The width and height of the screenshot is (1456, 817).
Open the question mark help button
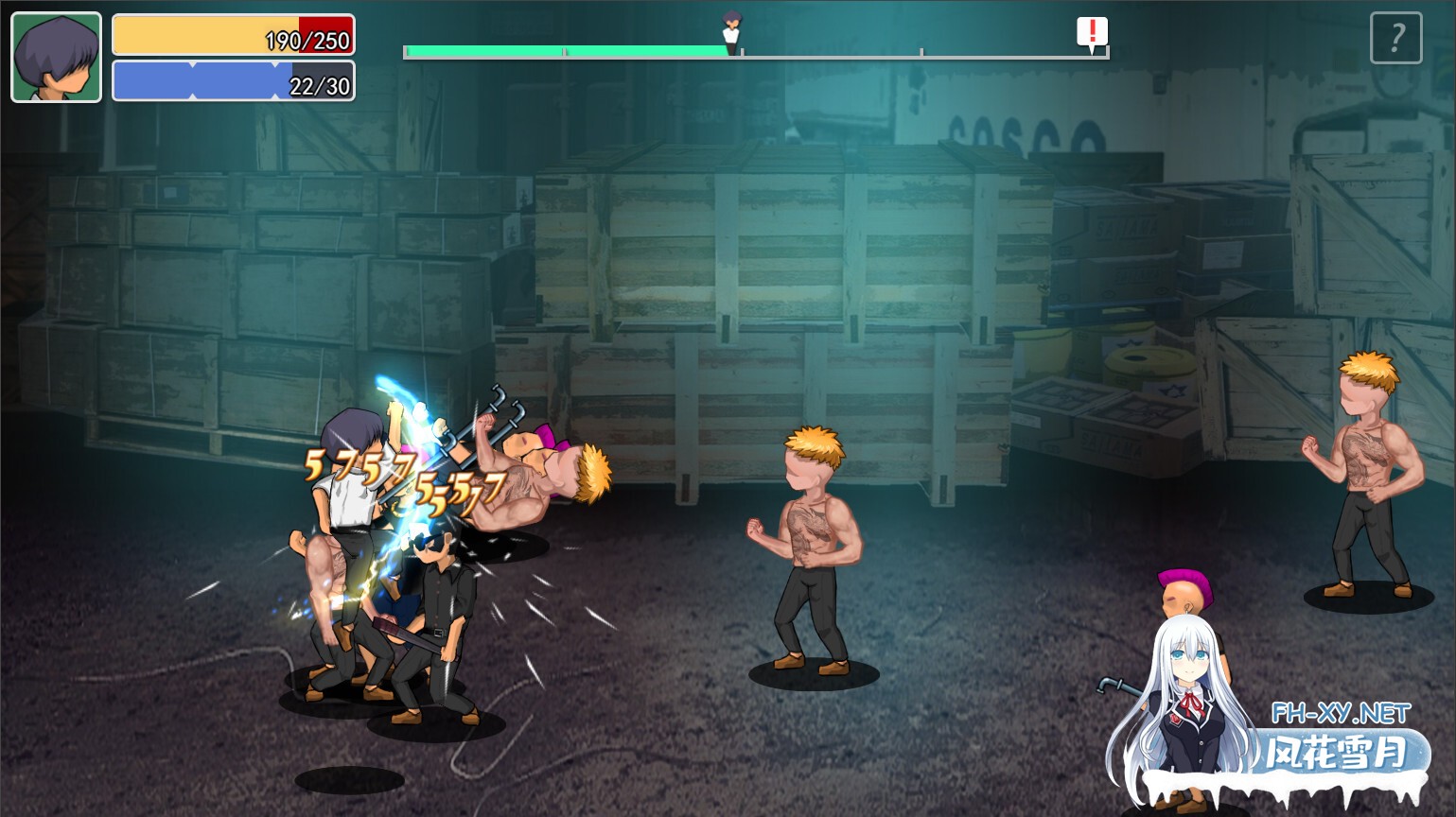point(1395,38)
